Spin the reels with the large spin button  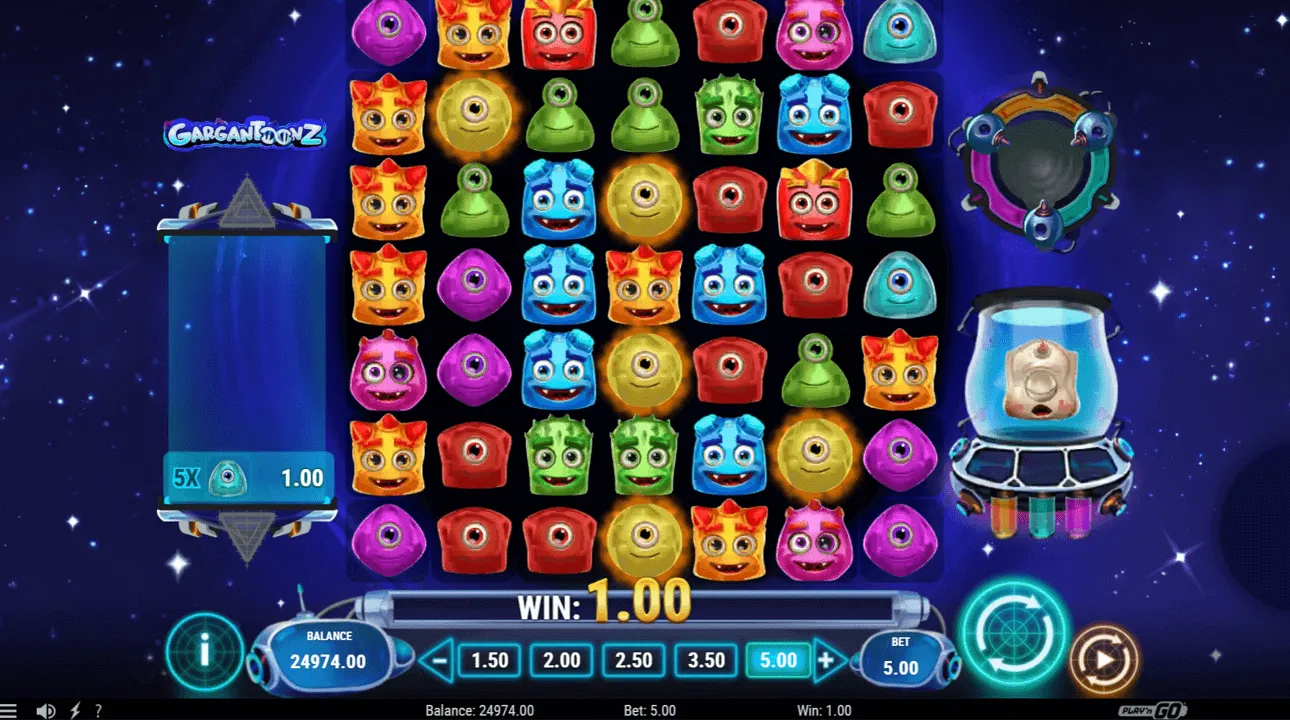coord(1016,634)
